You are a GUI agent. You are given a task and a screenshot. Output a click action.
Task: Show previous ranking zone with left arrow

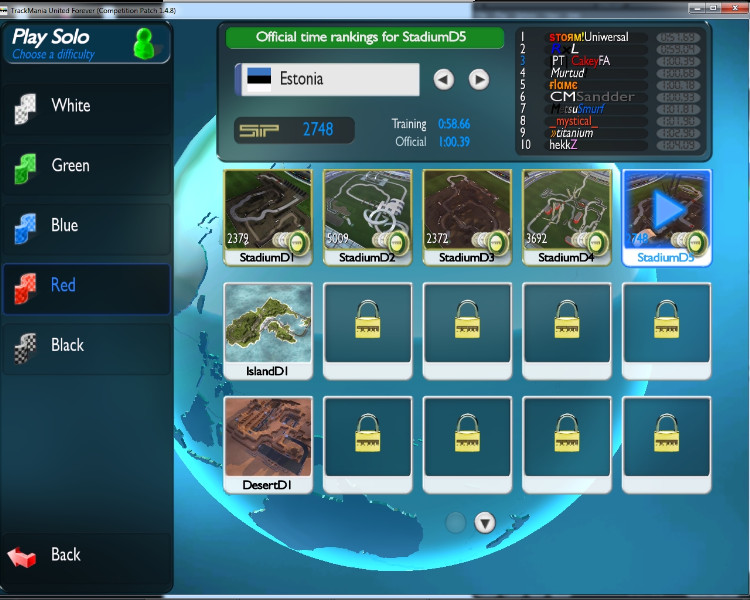(444, 79)
